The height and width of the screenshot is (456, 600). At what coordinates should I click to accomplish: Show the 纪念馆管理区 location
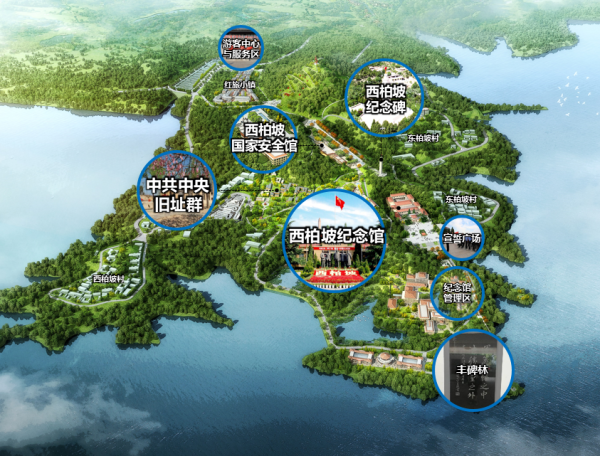click(457, 291)
